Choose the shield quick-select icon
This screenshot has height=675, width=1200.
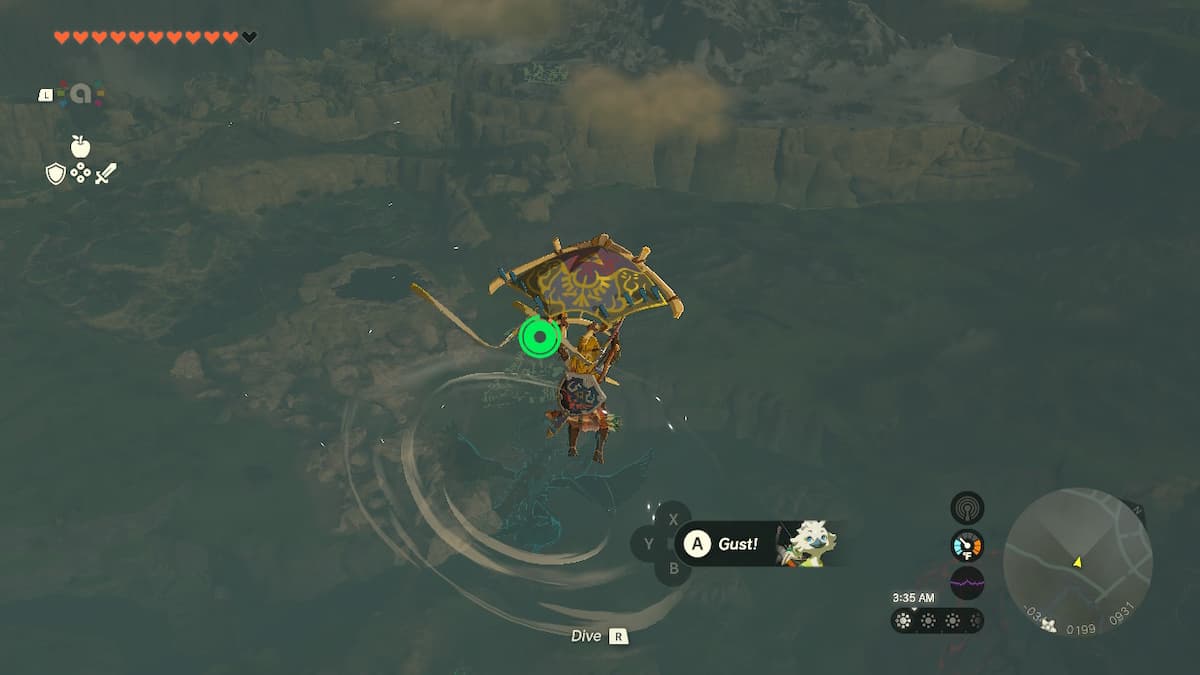click(56, 174)
